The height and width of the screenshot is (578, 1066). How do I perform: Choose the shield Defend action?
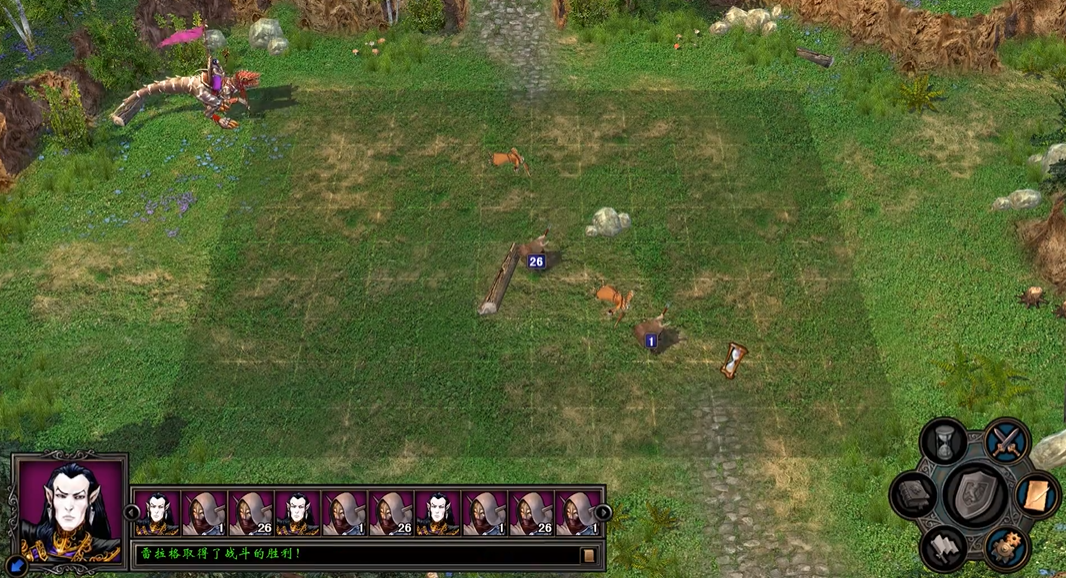pyautogui.click(x=975, y=494)
